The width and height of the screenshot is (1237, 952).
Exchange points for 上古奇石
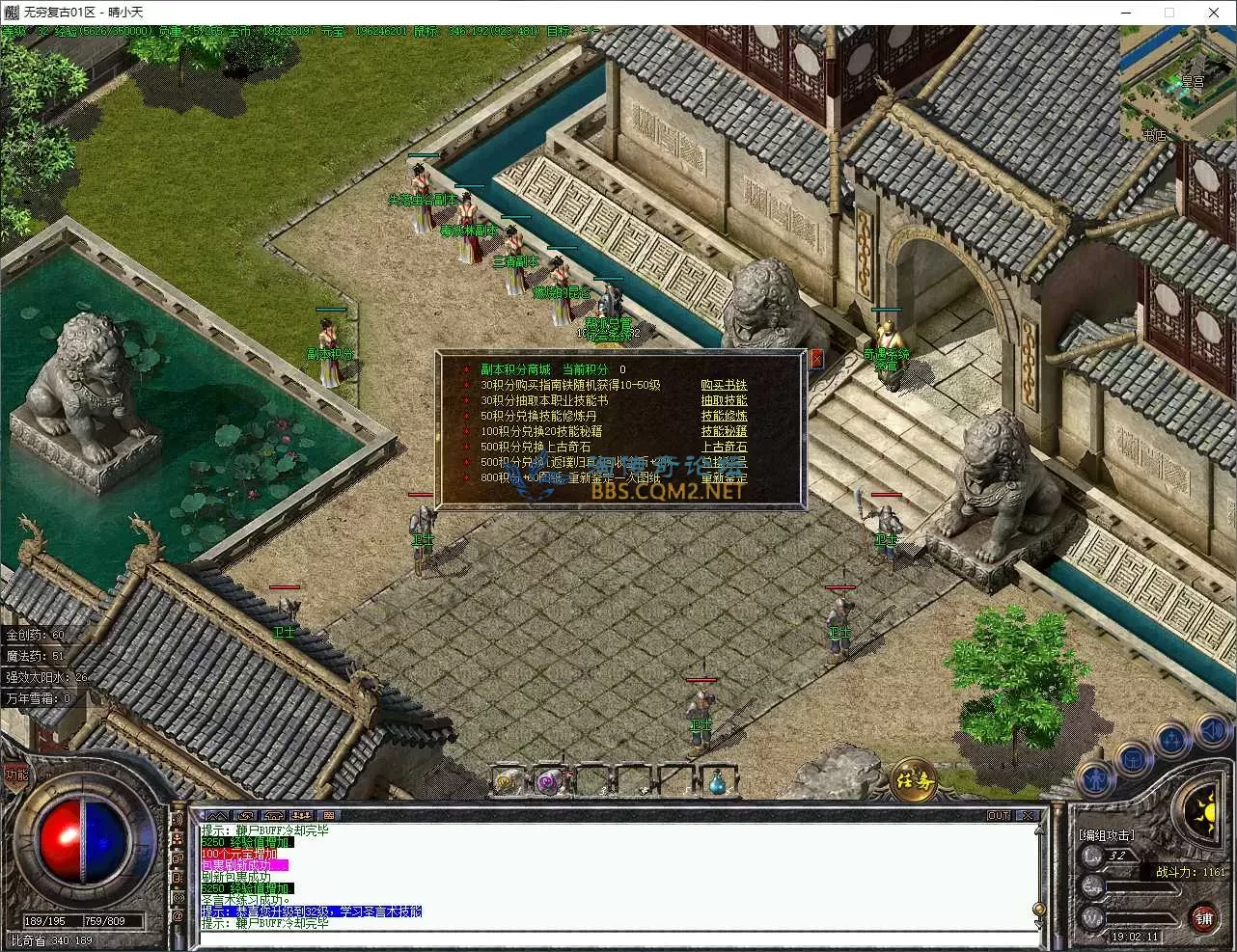(x=724, y=447)
